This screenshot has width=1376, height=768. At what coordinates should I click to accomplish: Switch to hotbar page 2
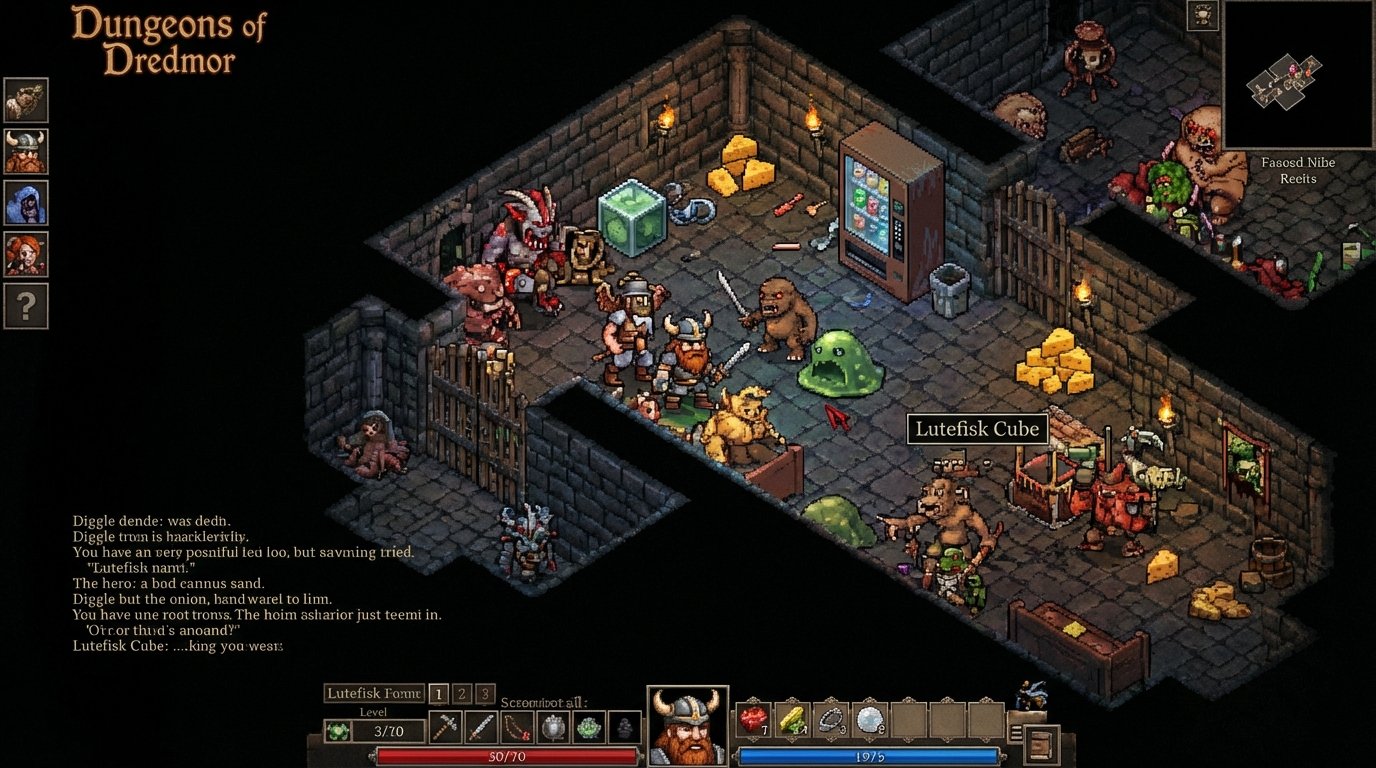pyautogui.click(x=461, y=695)
